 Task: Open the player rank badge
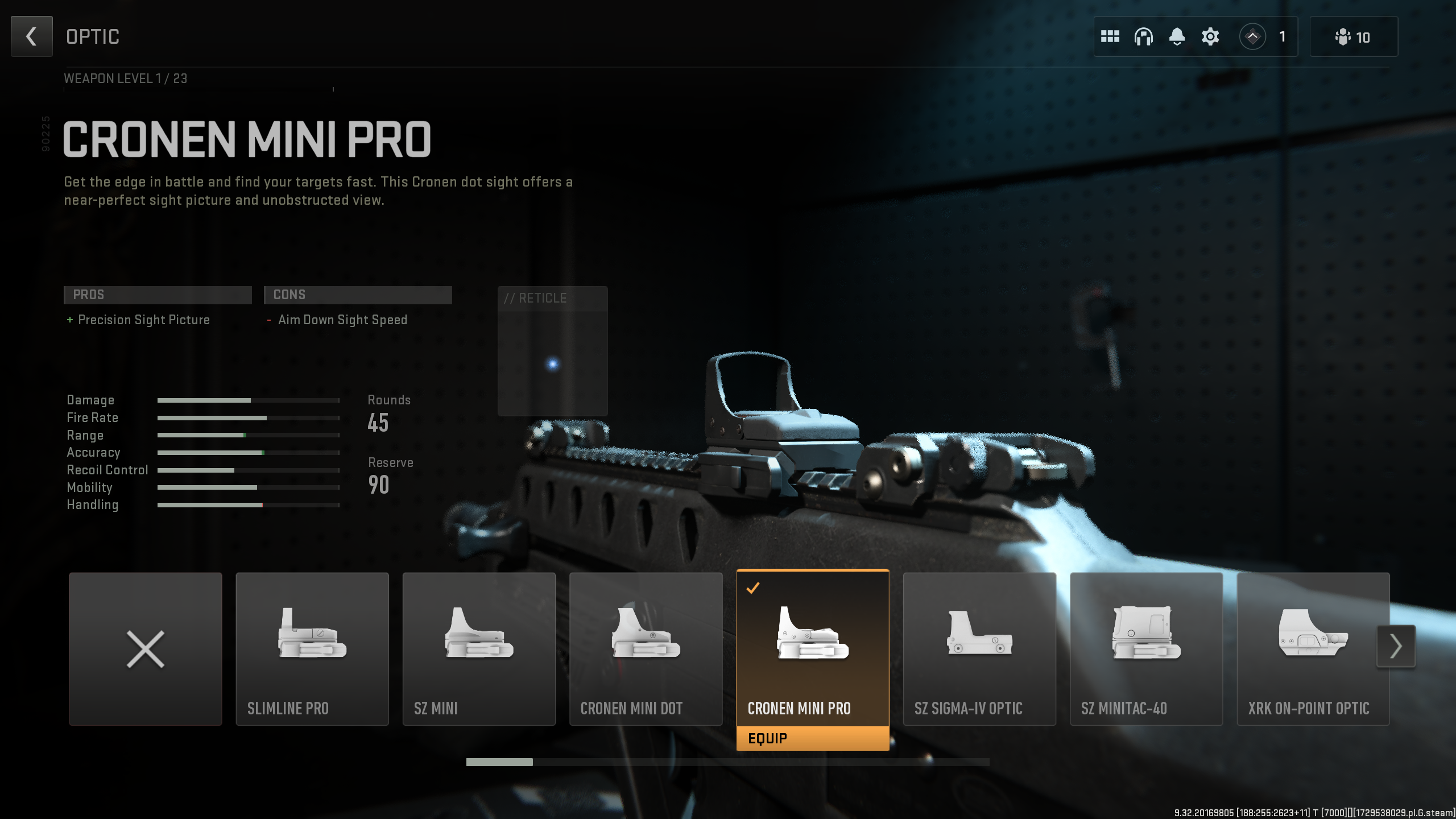1252,37
